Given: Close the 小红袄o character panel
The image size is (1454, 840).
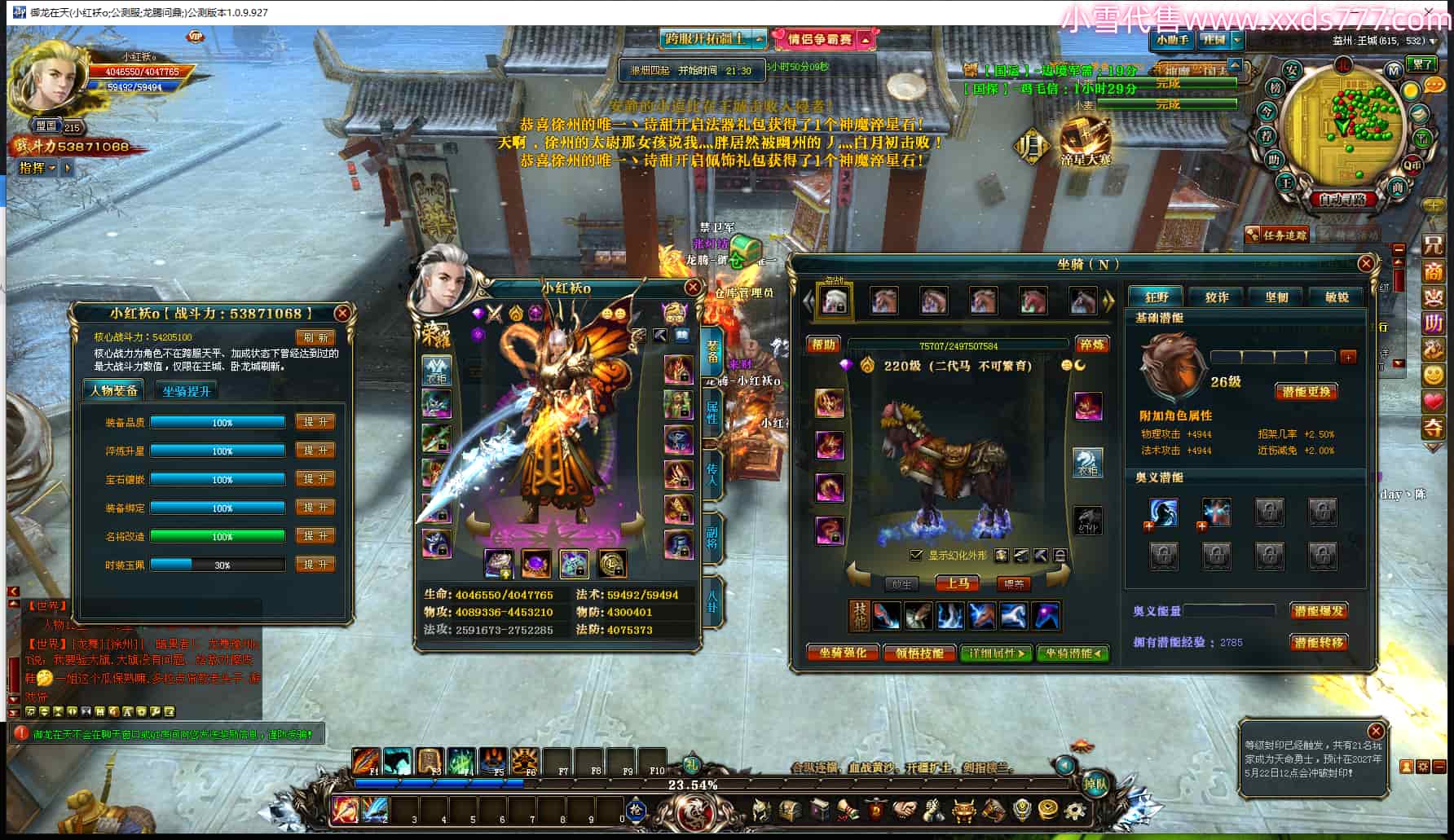Looking at the screenshot, I should click(x=693, y=287).
